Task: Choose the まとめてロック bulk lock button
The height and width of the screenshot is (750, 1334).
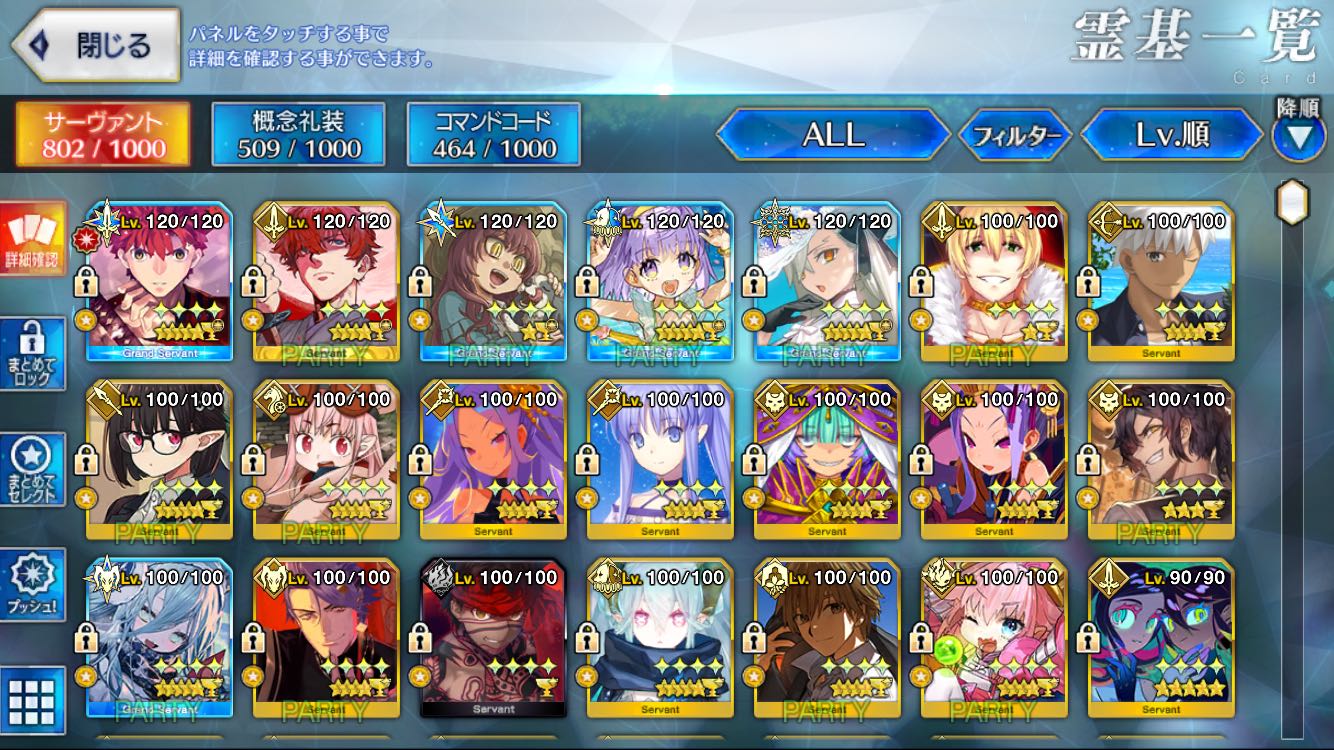Action: click(32, 354)
